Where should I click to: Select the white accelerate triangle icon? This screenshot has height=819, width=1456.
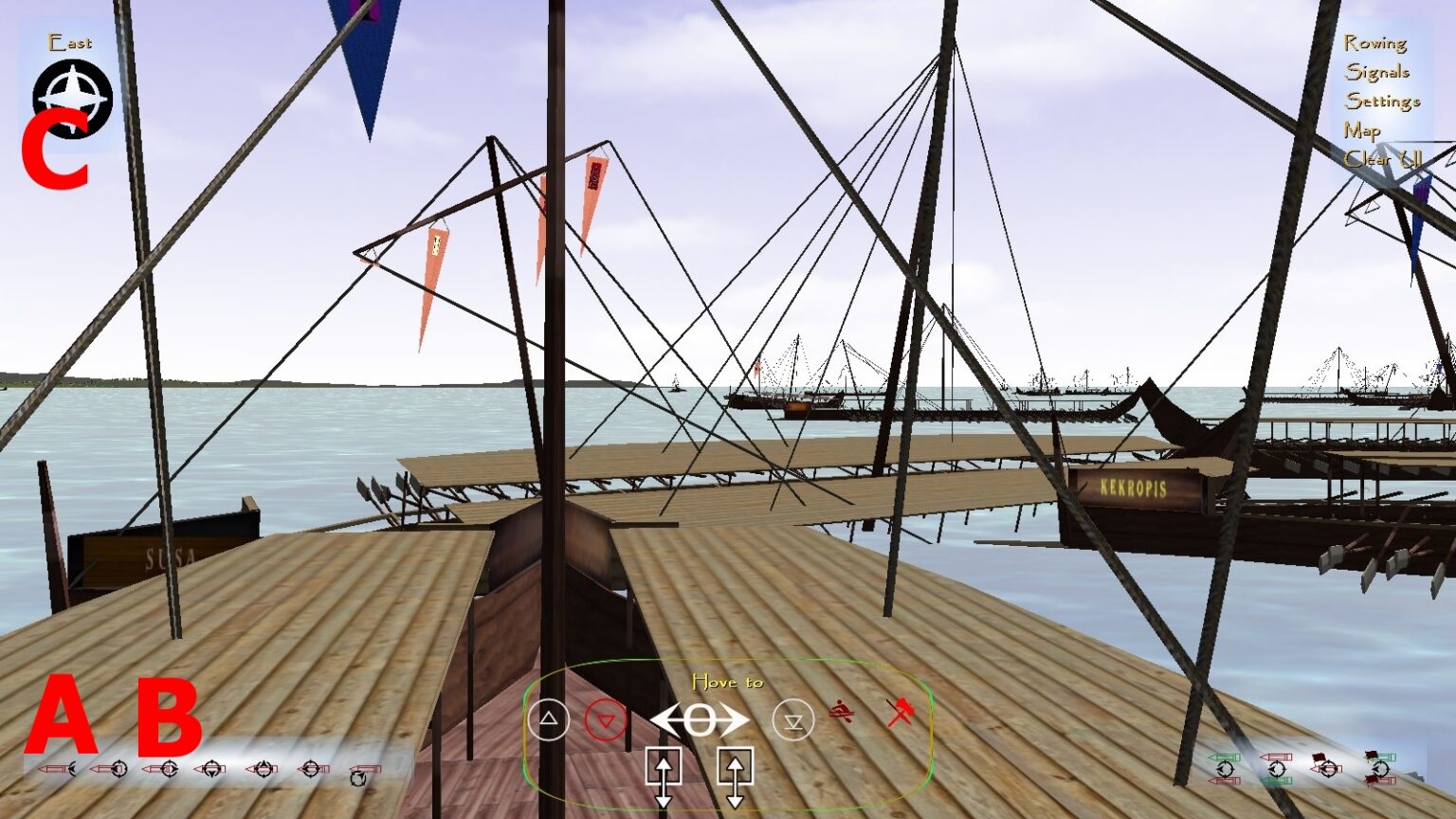(x=550, y=718)
